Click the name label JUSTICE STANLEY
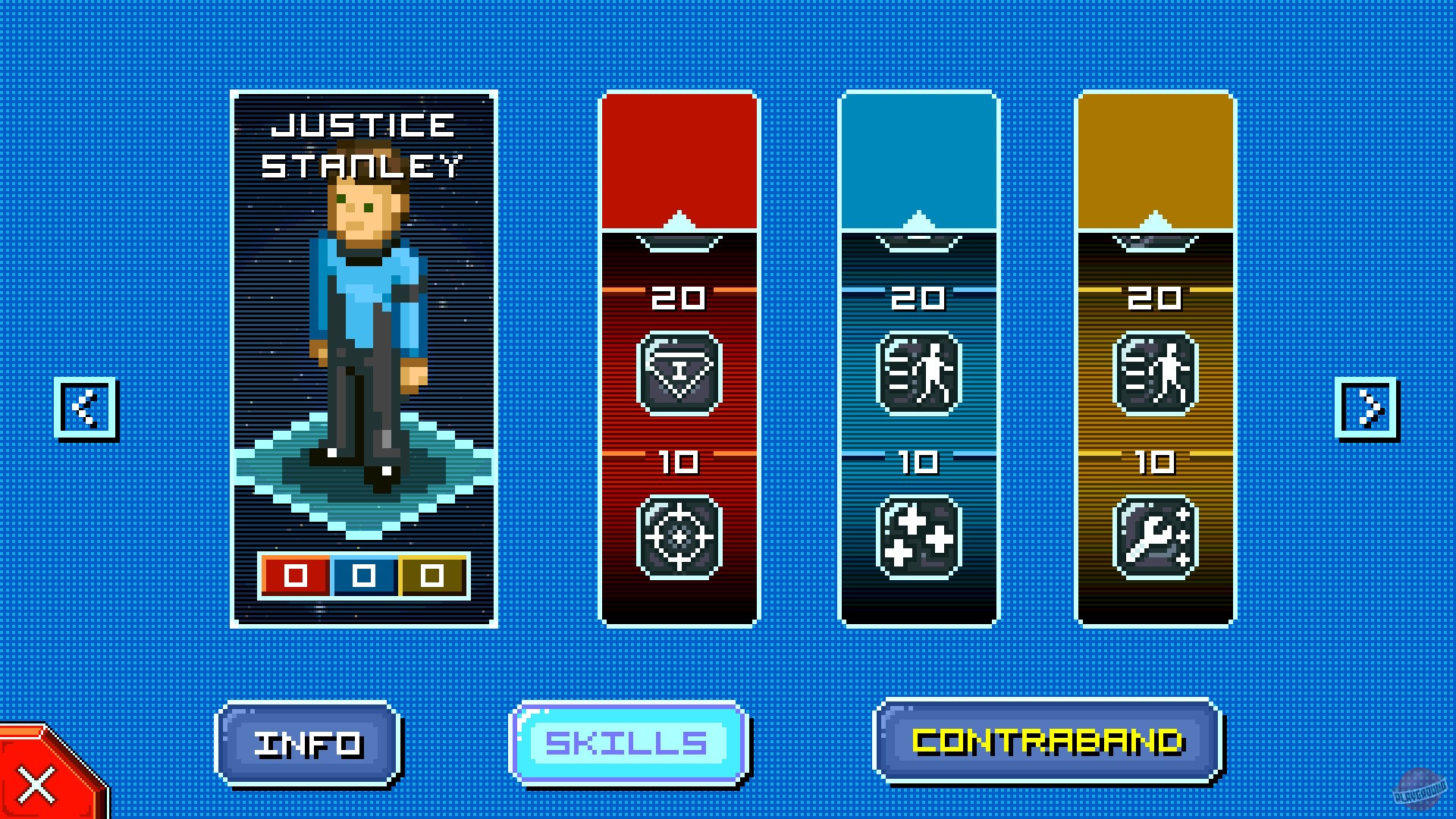The image size is (1456, 819). tap(364, 144)
